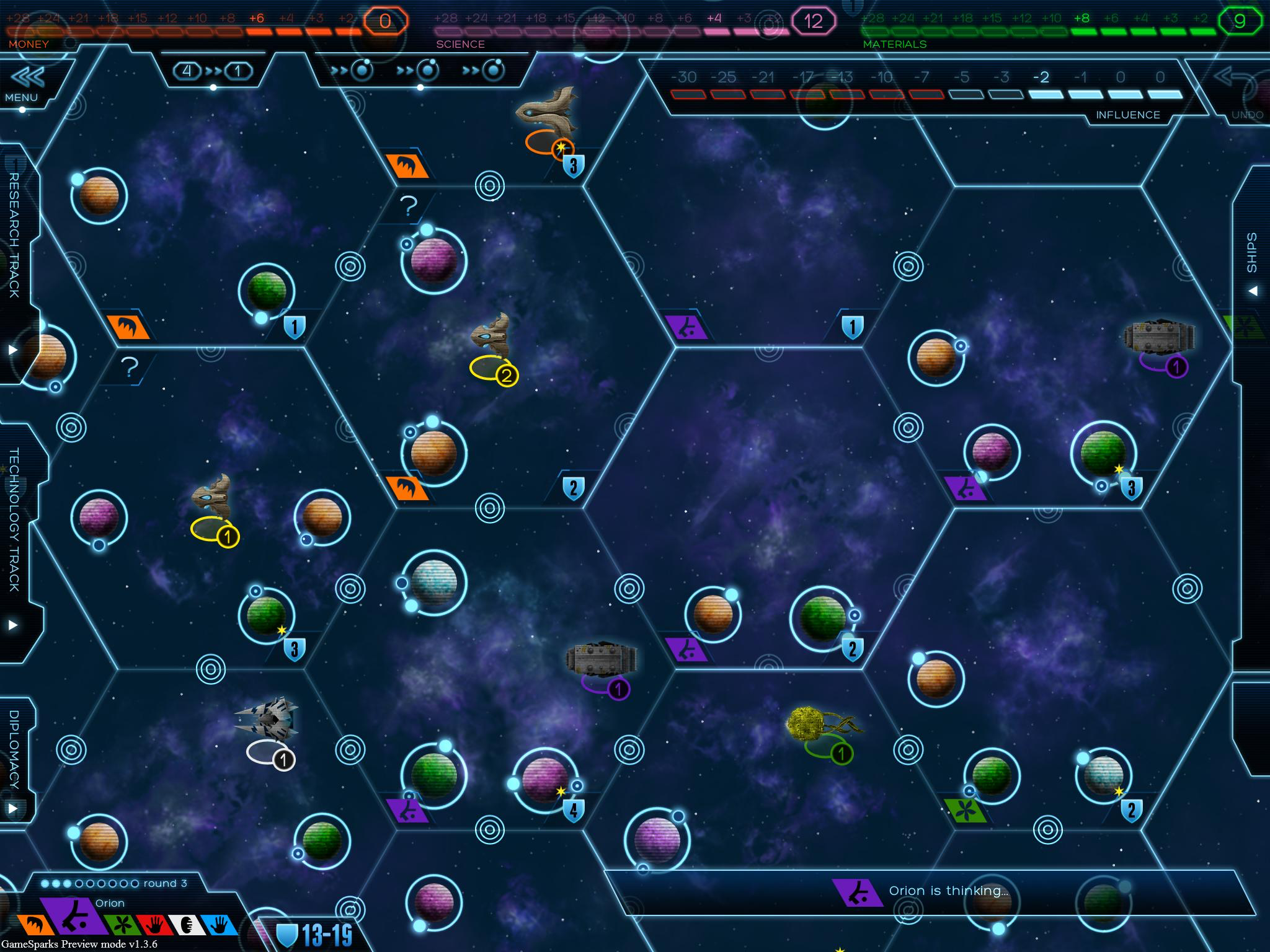Expand the SHIPS panel tab
This screenshot has height=952, width=1270.
click(x=1252, y=260)
